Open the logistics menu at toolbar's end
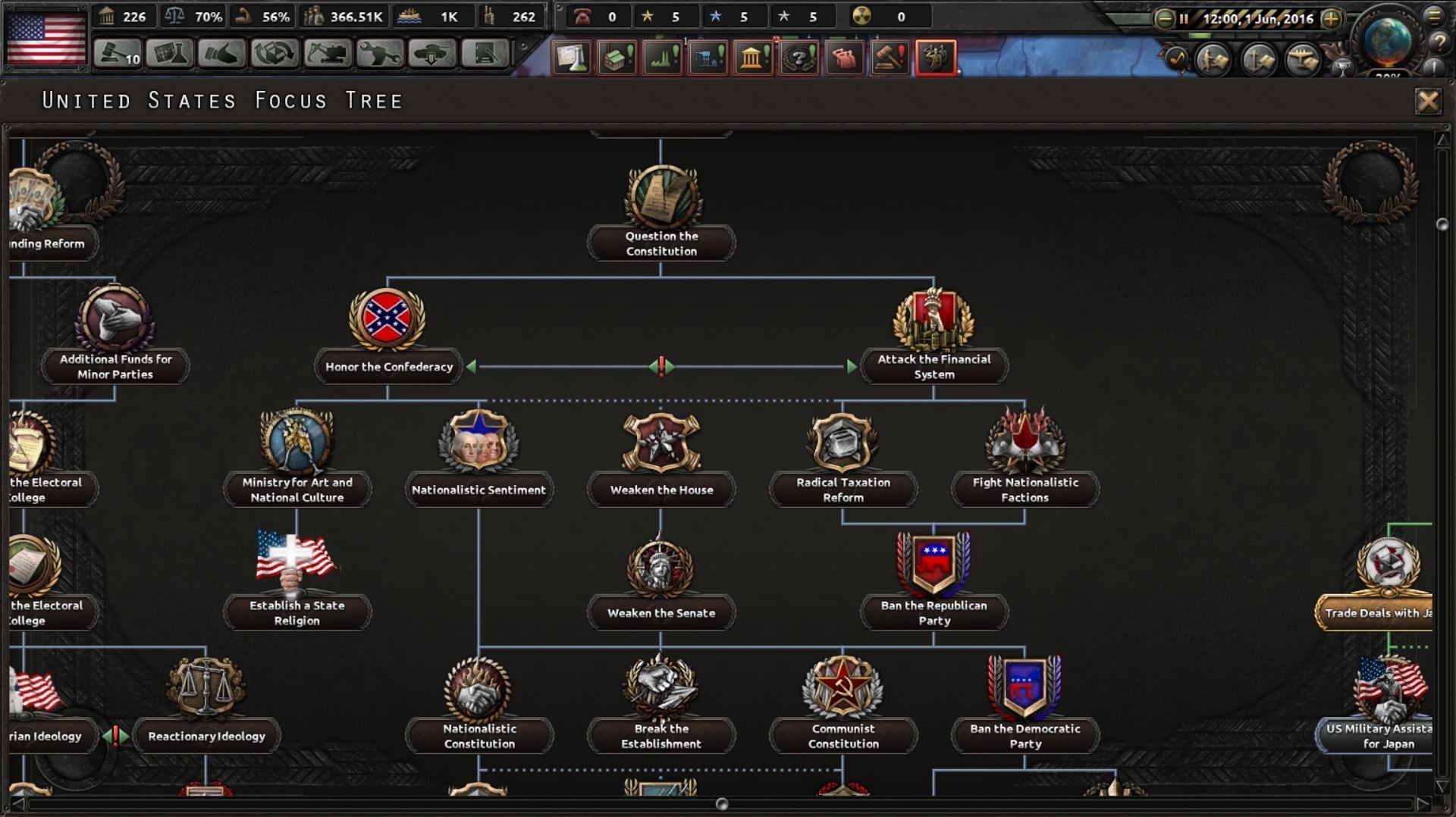The height and width of the screenshot is (817, 1456). point(485,55)
